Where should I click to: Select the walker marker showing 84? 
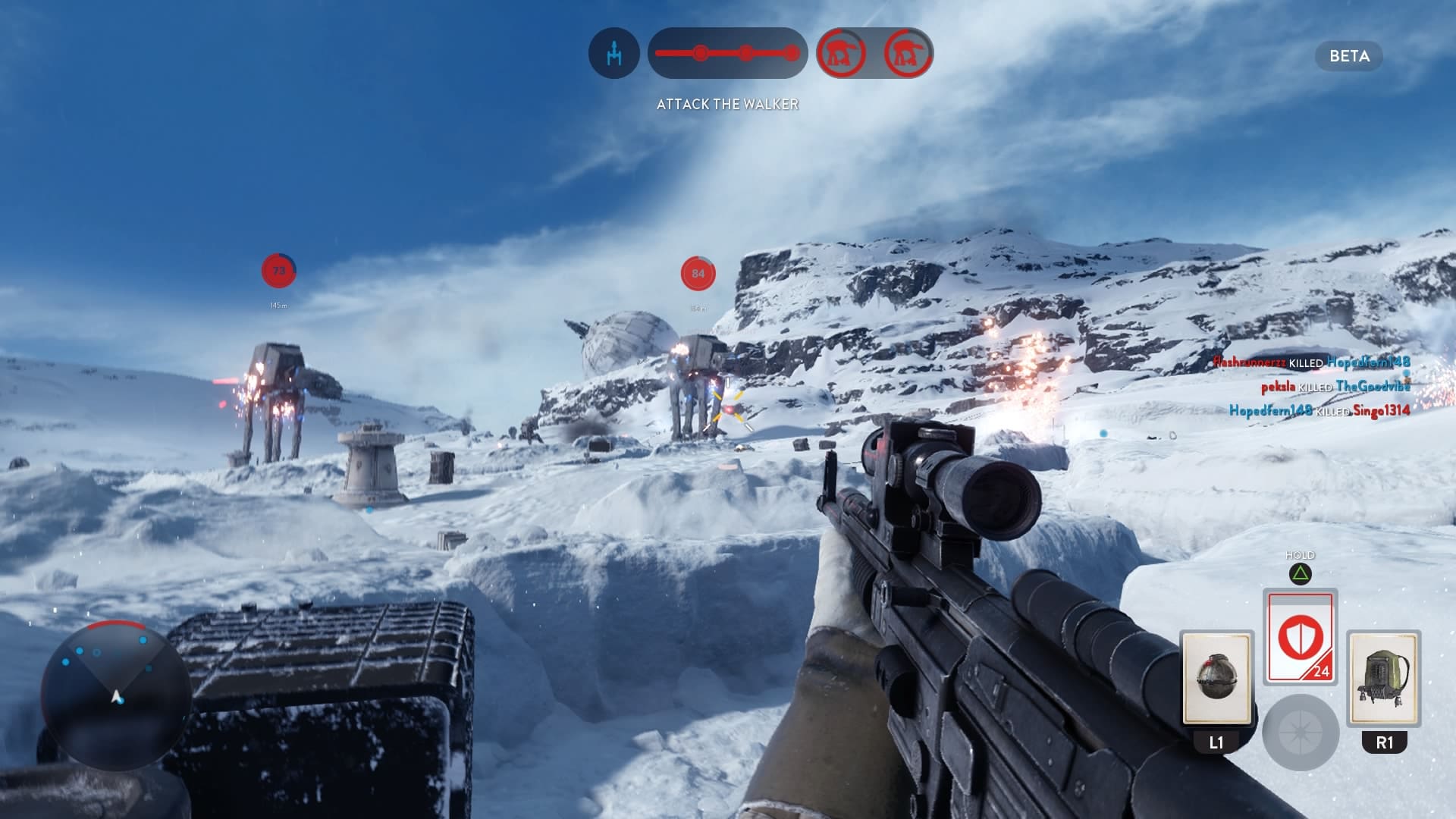point(698,274)
